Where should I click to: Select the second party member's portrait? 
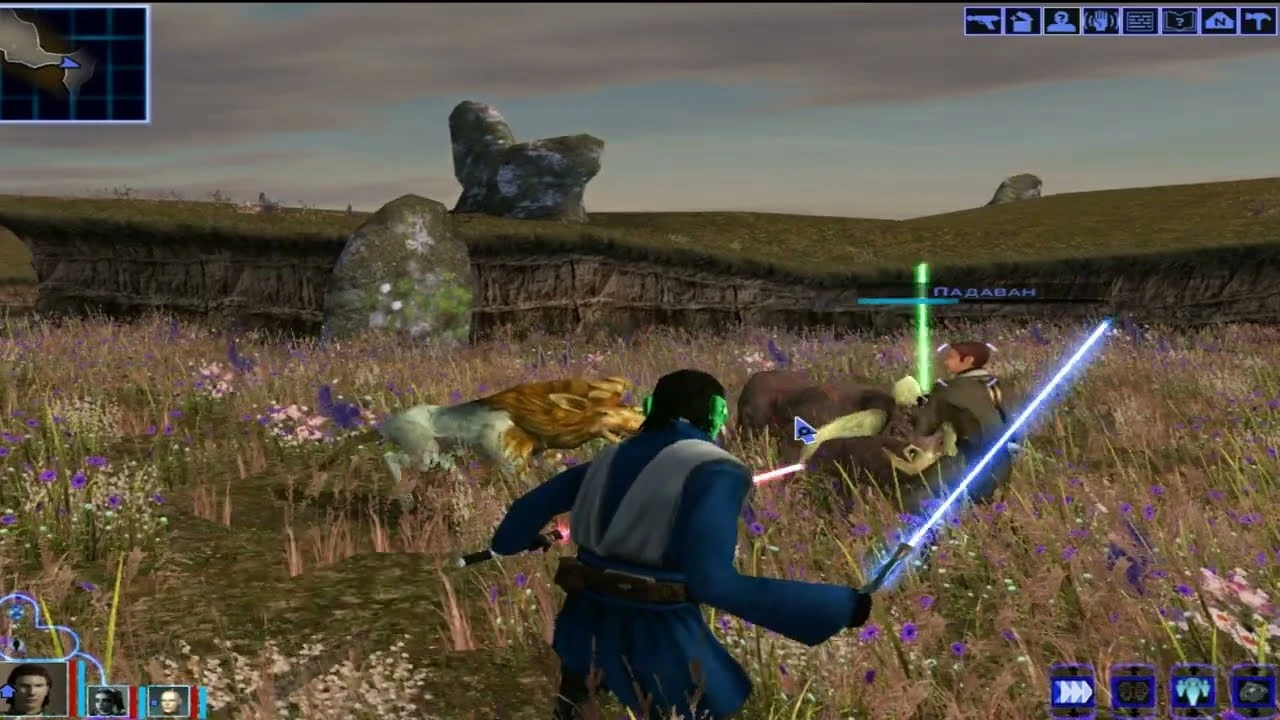pos(106,700)
